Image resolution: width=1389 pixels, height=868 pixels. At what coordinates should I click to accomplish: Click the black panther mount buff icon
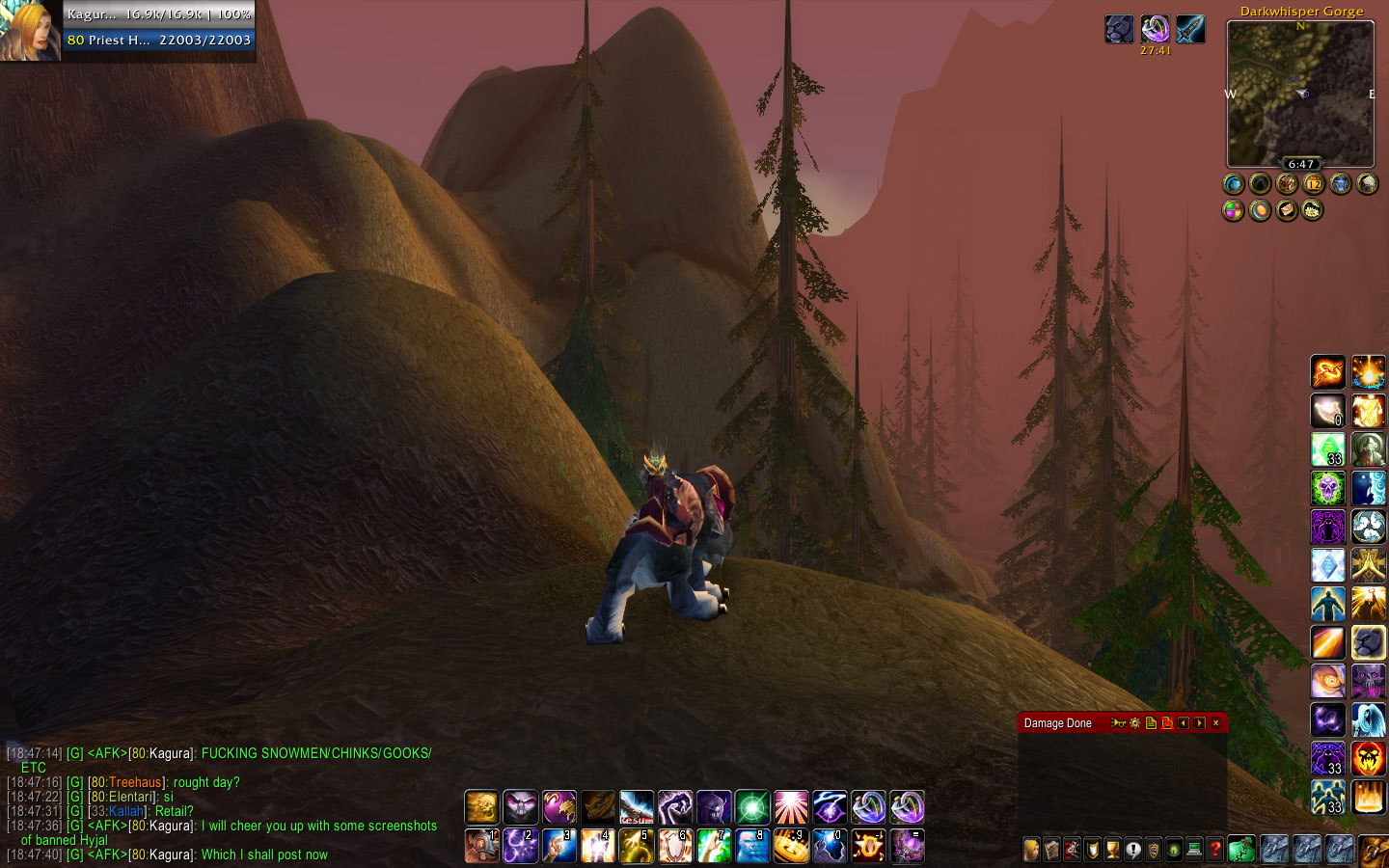1119,29
